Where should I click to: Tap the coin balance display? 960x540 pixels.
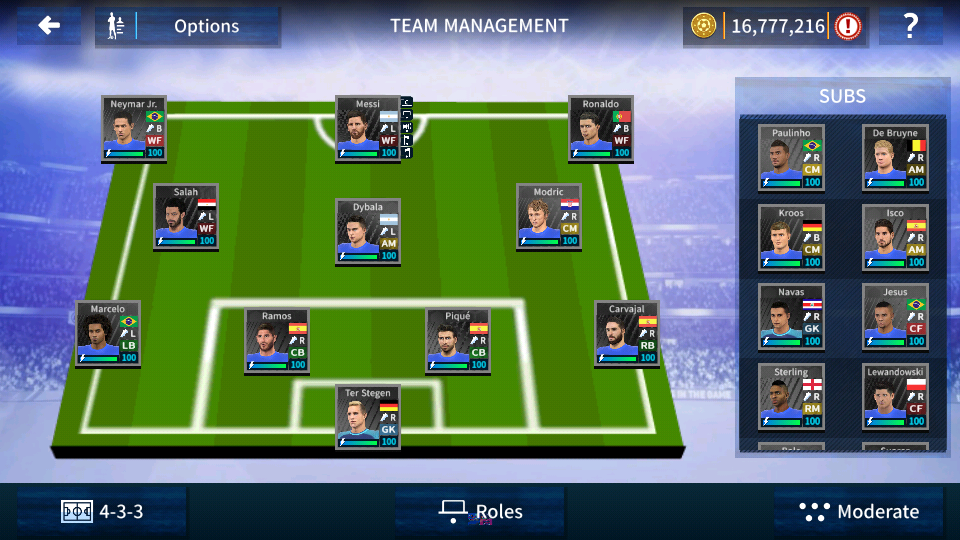776,27
